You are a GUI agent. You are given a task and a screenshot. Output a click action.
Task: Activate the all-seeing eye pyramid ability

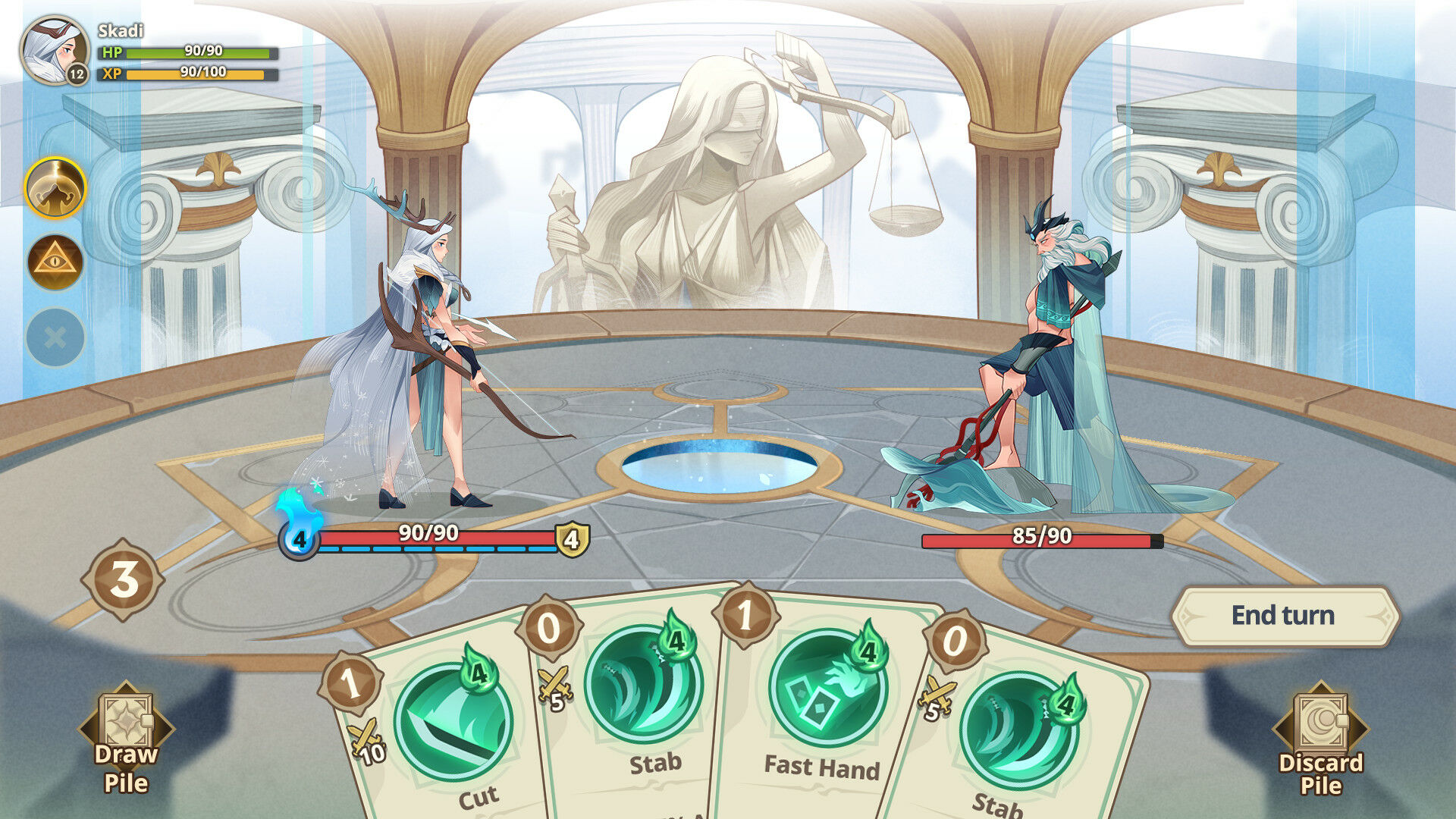pos(55,262)
